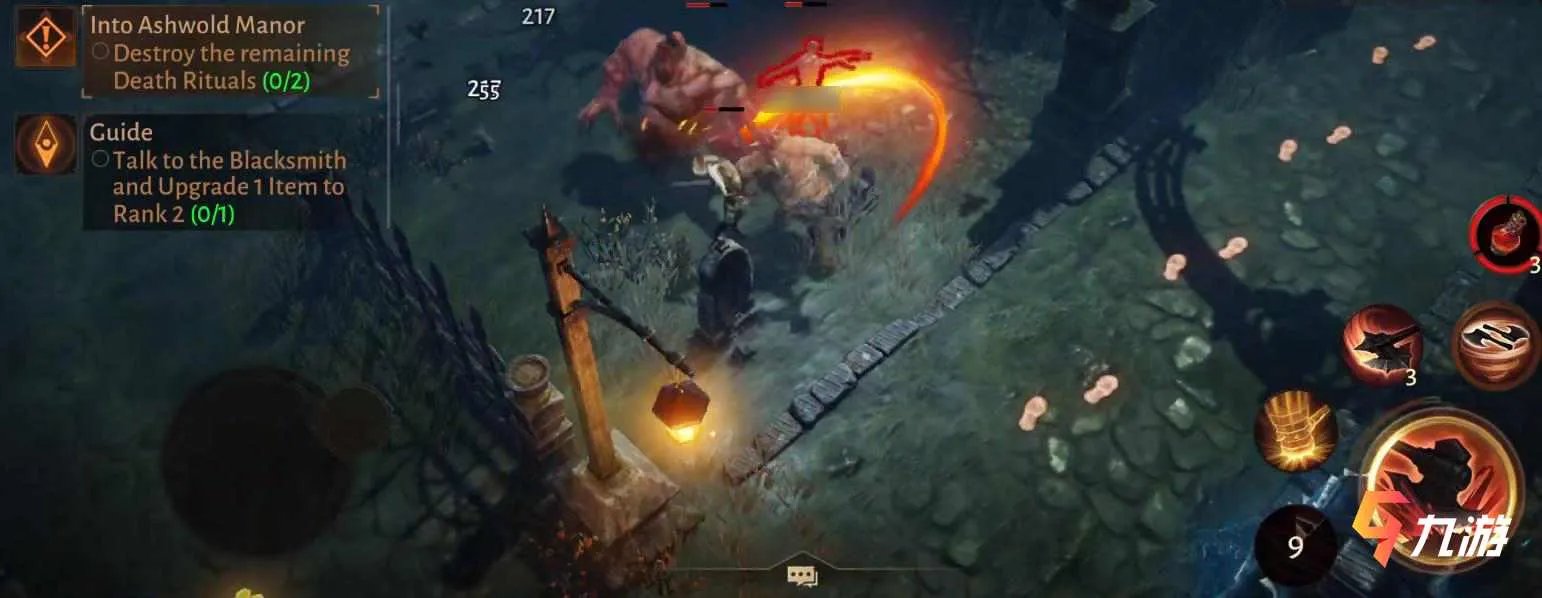Open the Into Ashwold Manor quest tracker
Viewport: 1542px width, 598px height.
[230, 52]
